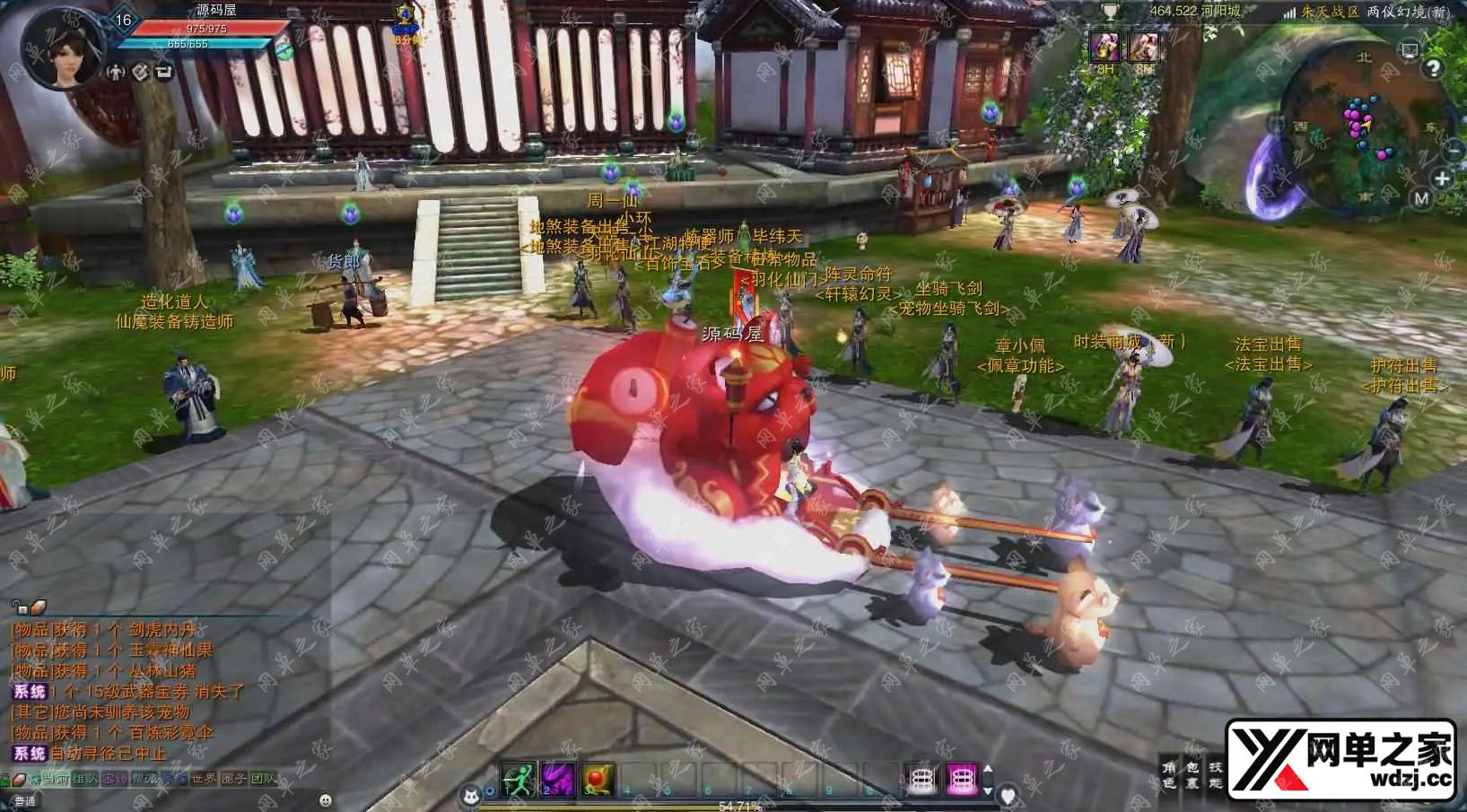Open the chat emoji smiley picker
1467x812 pixels.
pos(326,799)
